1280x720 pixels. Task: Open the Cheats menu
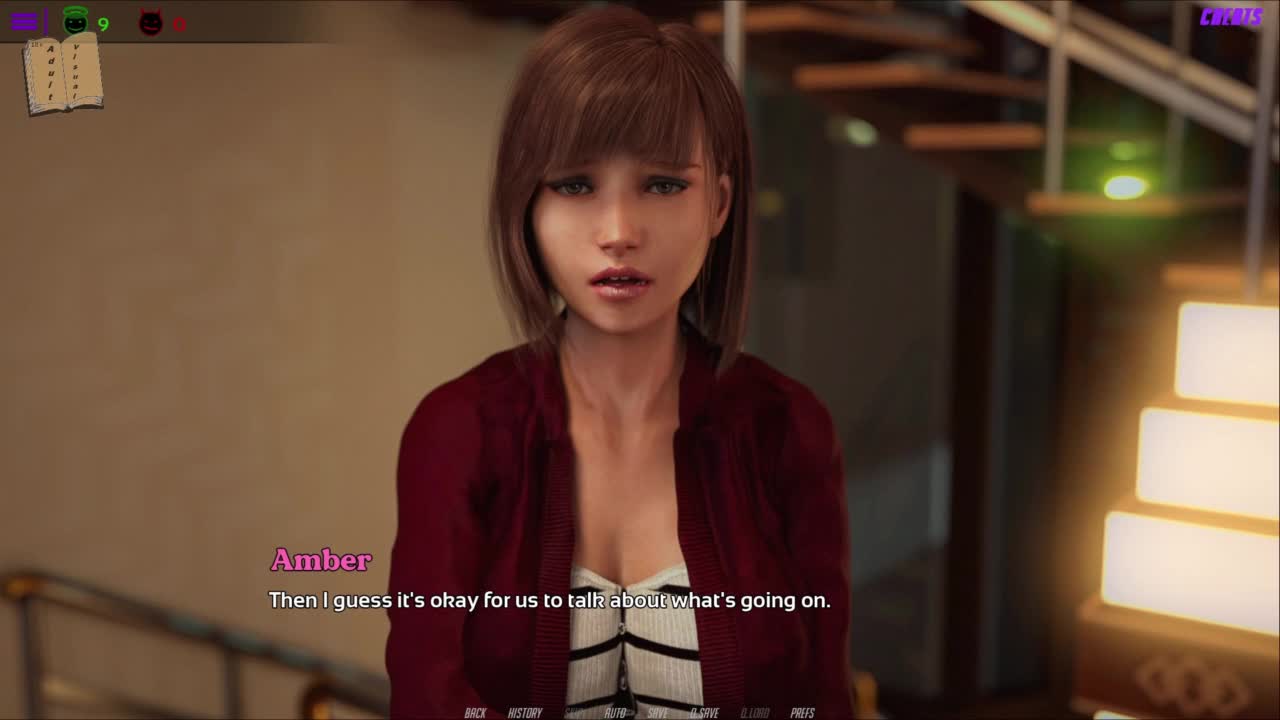click(x=1231, y=17)
